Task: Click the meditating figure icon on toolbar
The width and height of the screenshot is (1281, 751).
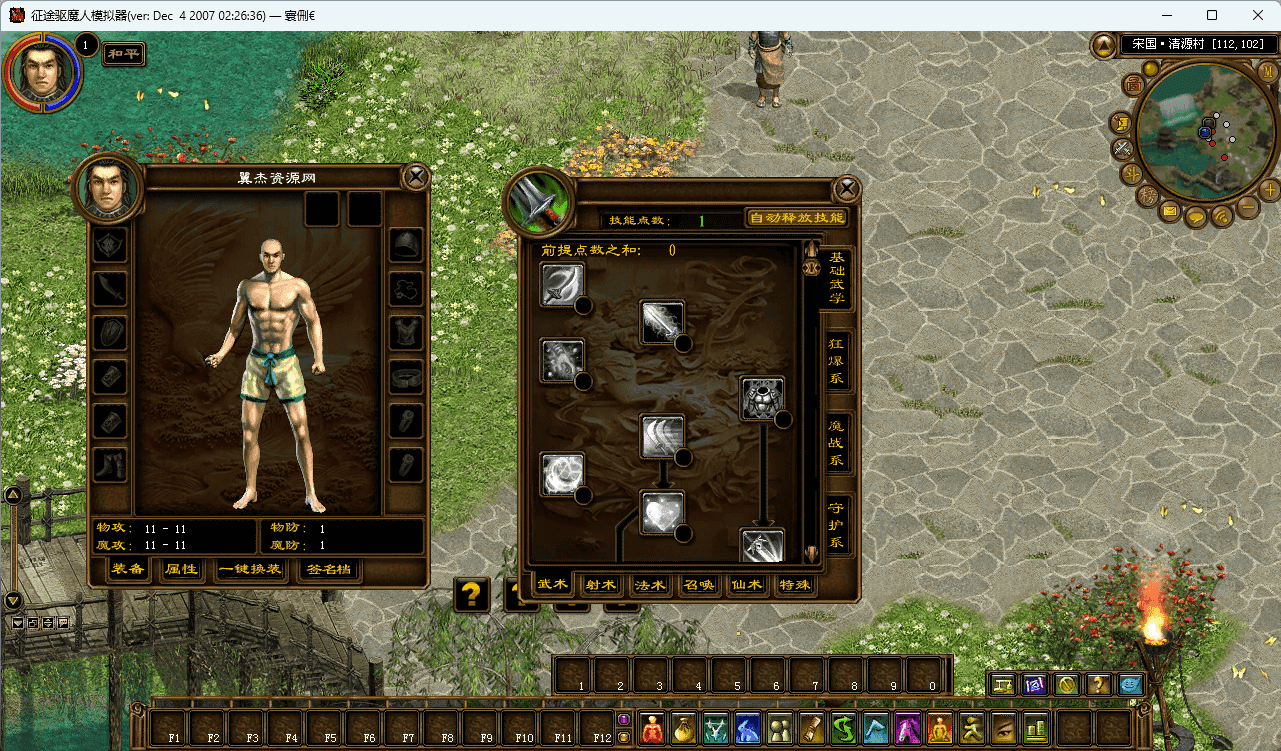Action: click(x=939, y=729)
